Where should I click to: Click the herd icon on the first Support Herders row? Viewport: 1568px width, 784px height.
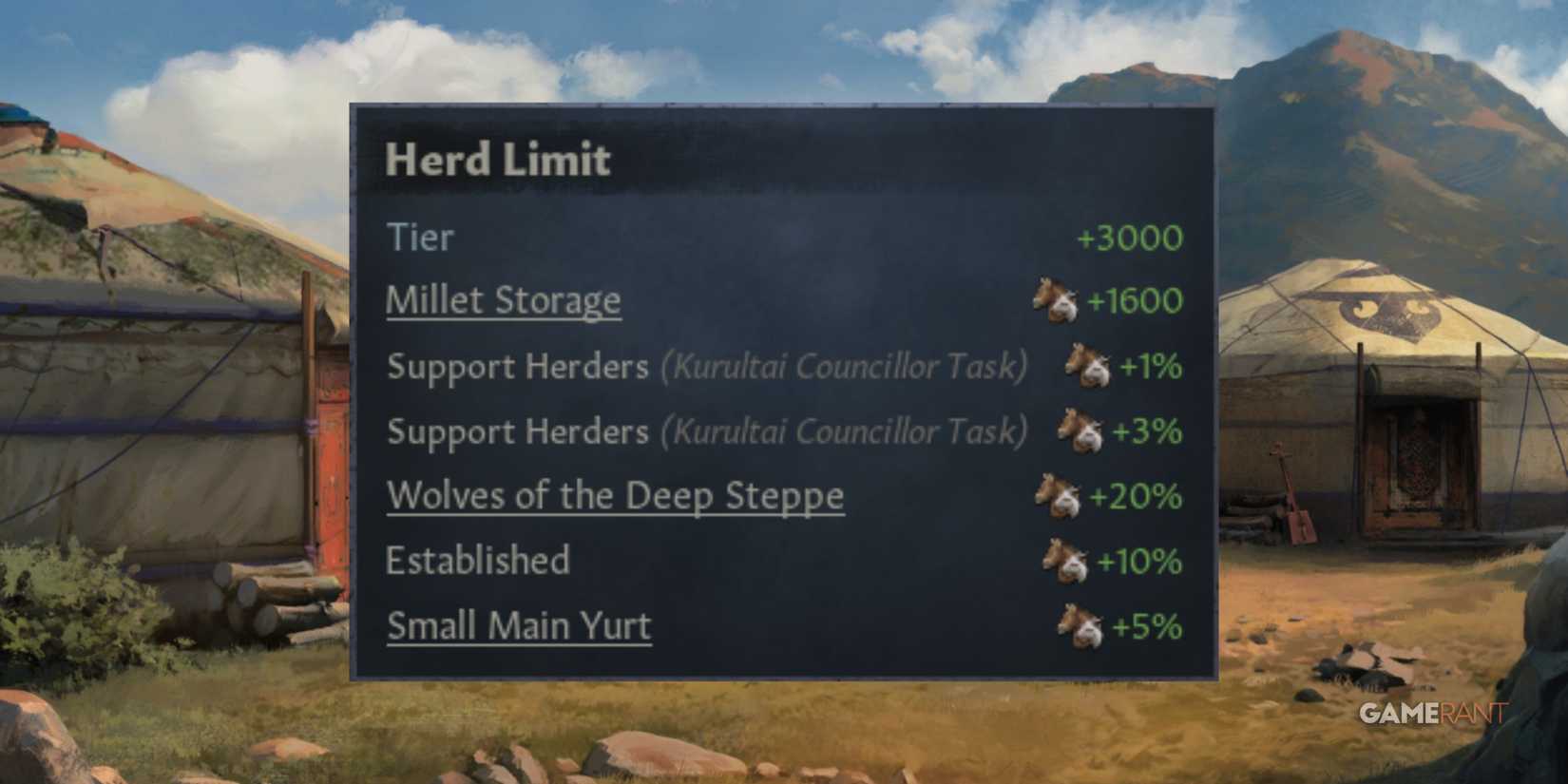pos(1085,367)
